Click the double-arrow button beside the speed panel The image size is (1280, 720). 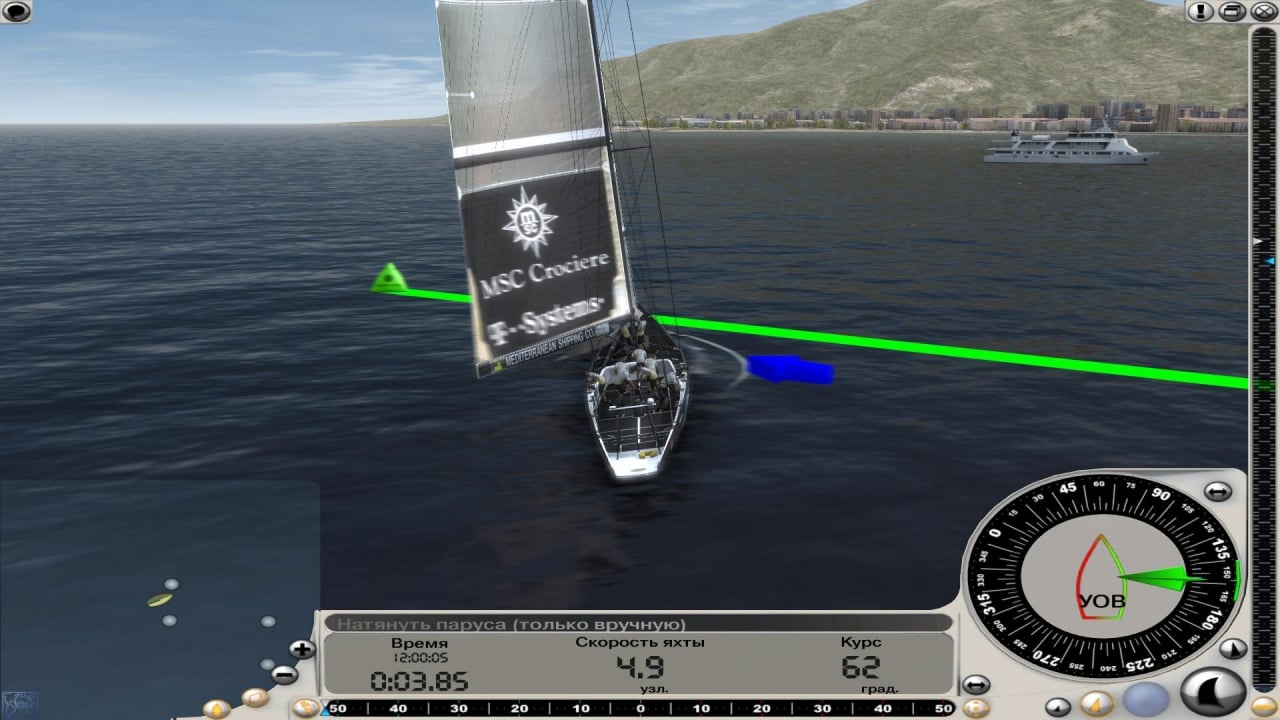pyautogui.click(x=976, y=685)
